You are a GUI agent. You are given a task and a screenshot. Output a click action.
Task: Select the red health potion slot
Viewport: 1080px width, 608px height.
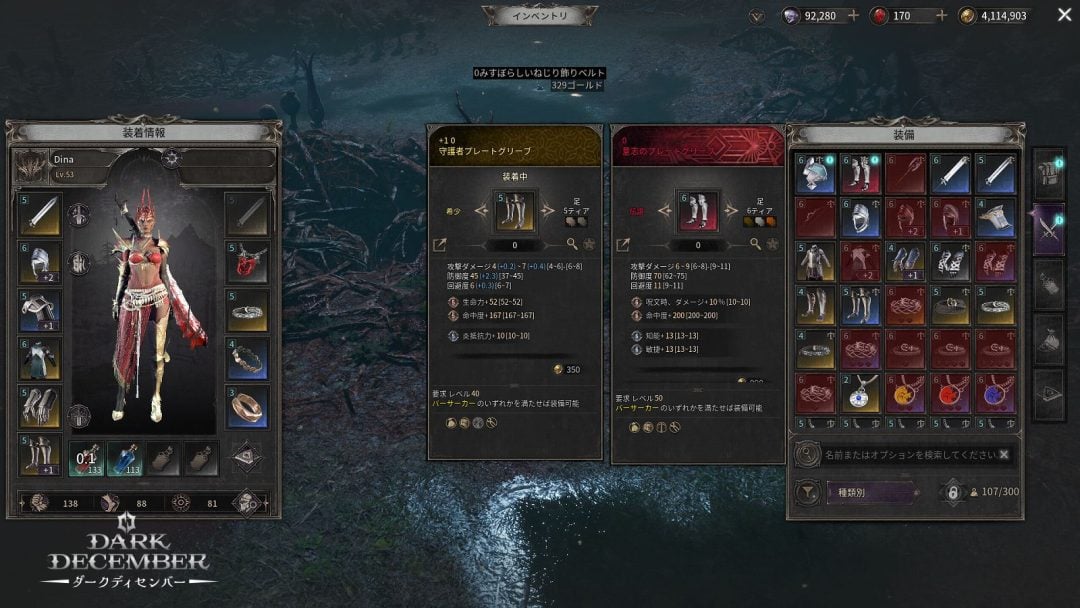click(85, 458)
